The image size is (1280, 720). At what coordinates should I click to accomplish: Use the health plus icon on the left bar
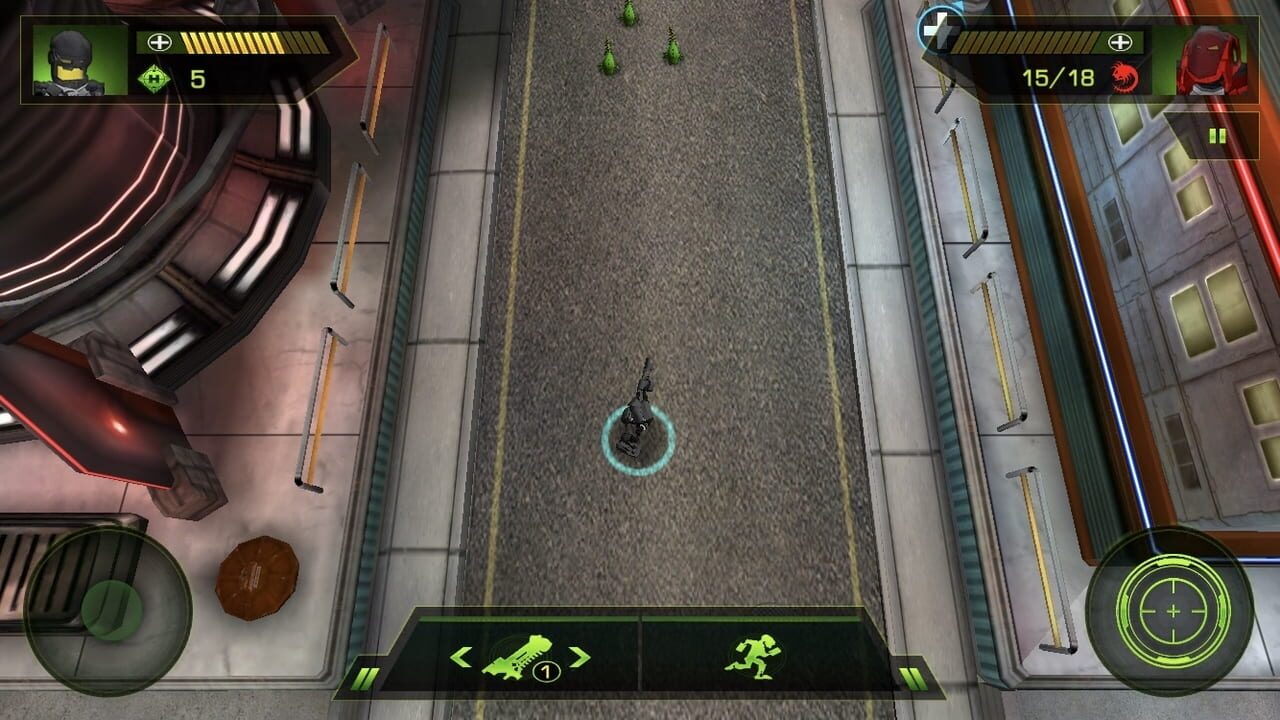click(158, 42)
